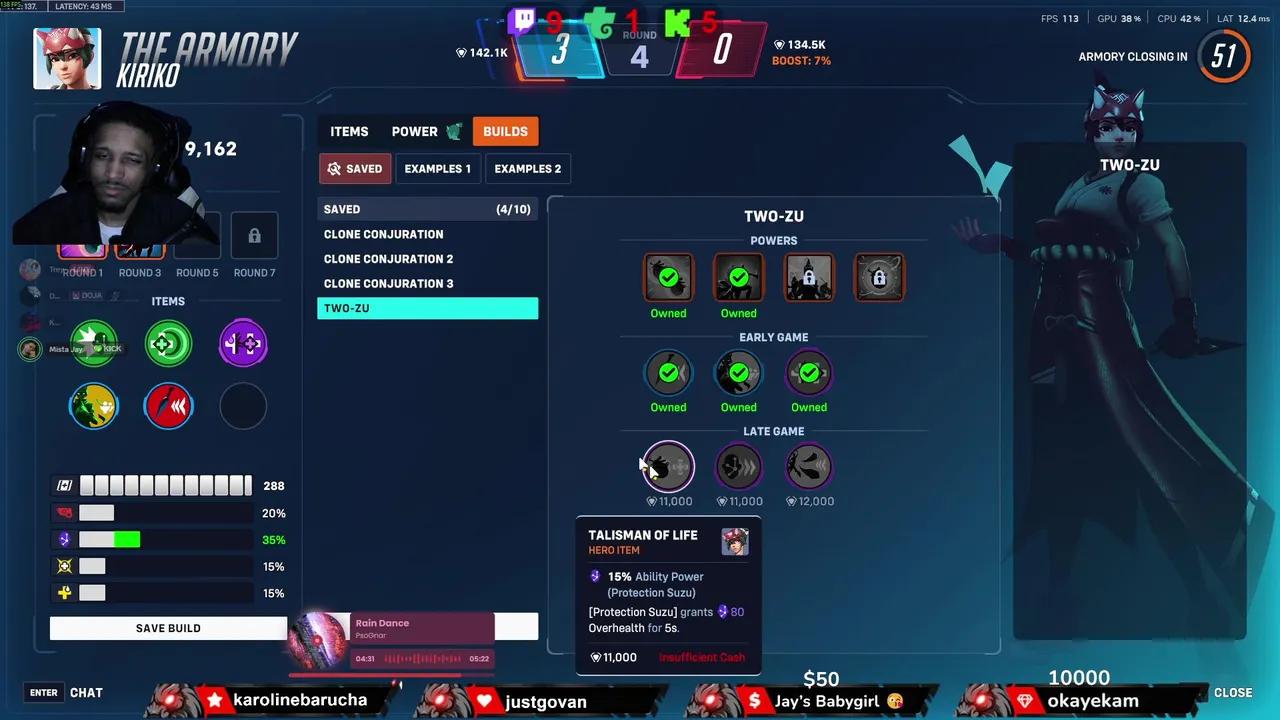The height and width of the screenshot is (720, 1280).
Task: Open the EXAMPLES 1 tab
Action: coord(437,168)
